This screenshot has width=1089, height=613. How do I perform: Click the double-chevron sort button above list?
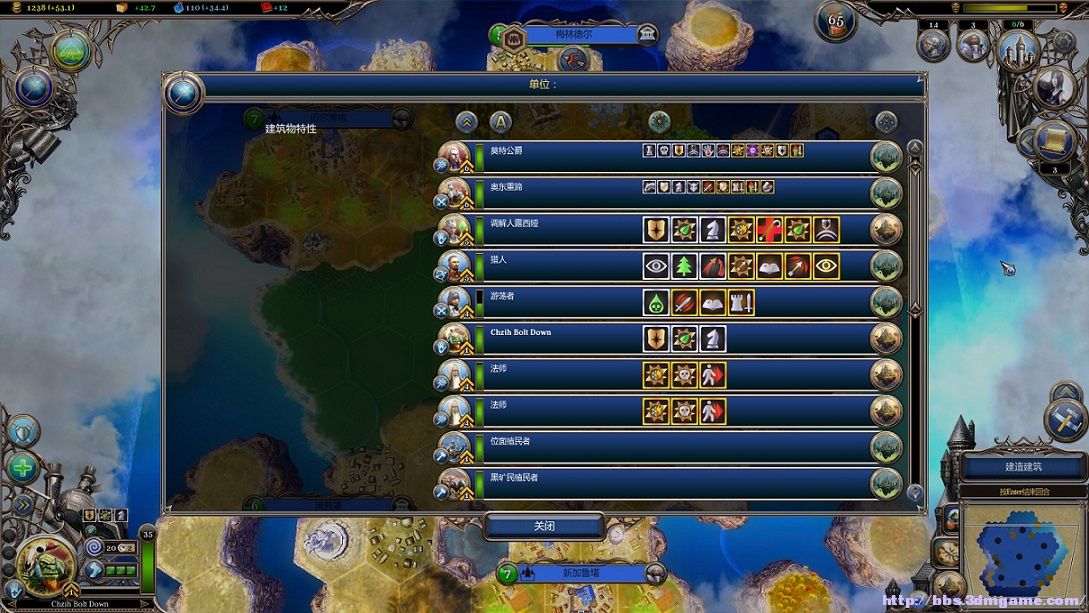coord(466,122)
